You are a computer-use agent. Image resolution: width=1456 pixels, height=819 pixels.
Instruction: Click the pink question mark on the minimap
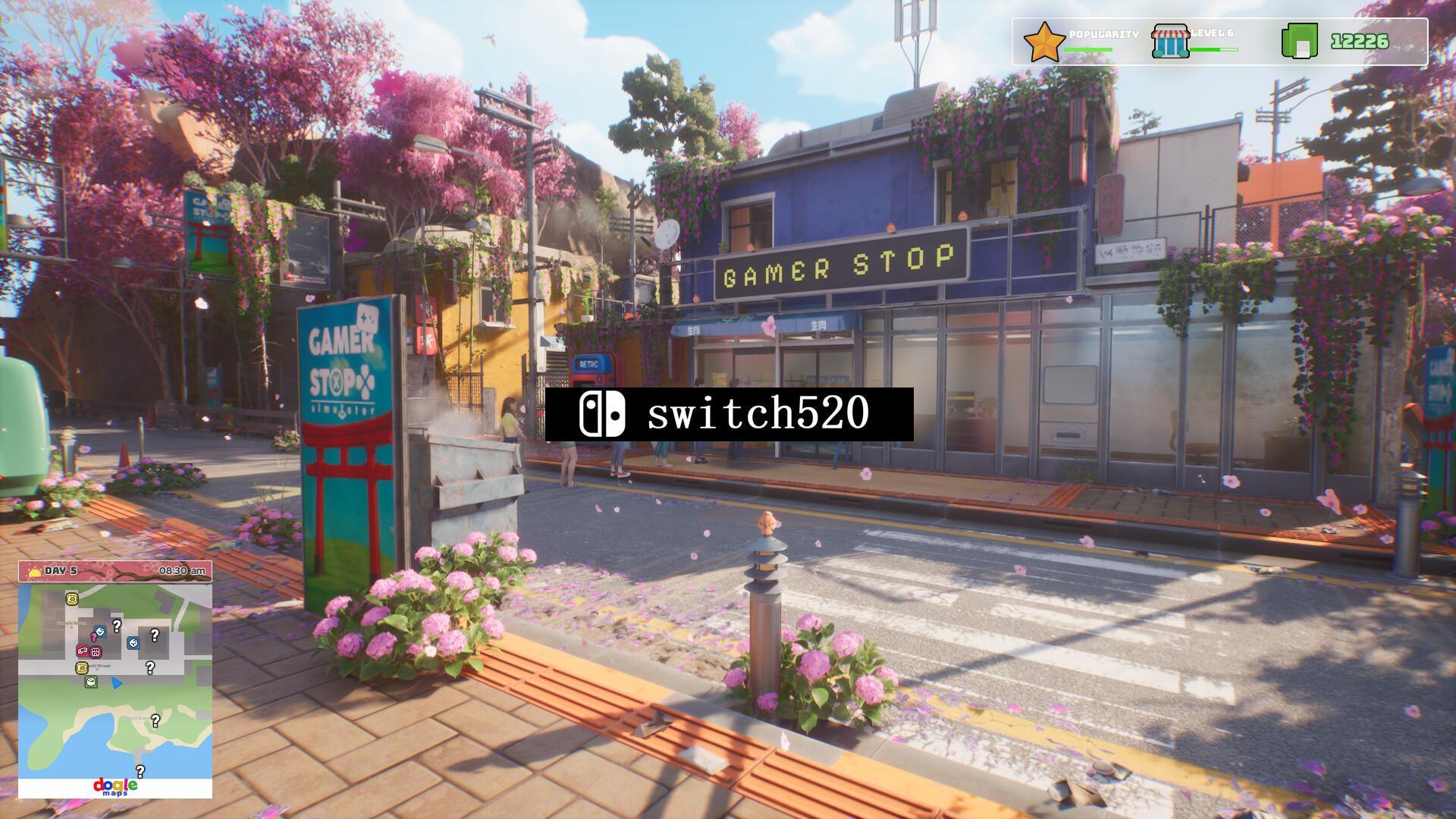coord(93,637)
